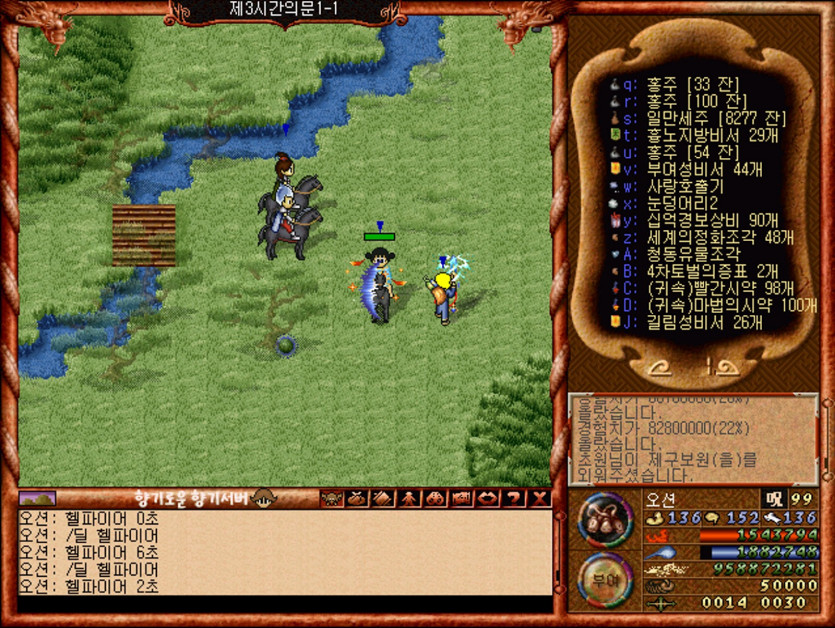Select 세계의정화조각 in the inventory
The image size is (835, 628).
pos(702,237)
